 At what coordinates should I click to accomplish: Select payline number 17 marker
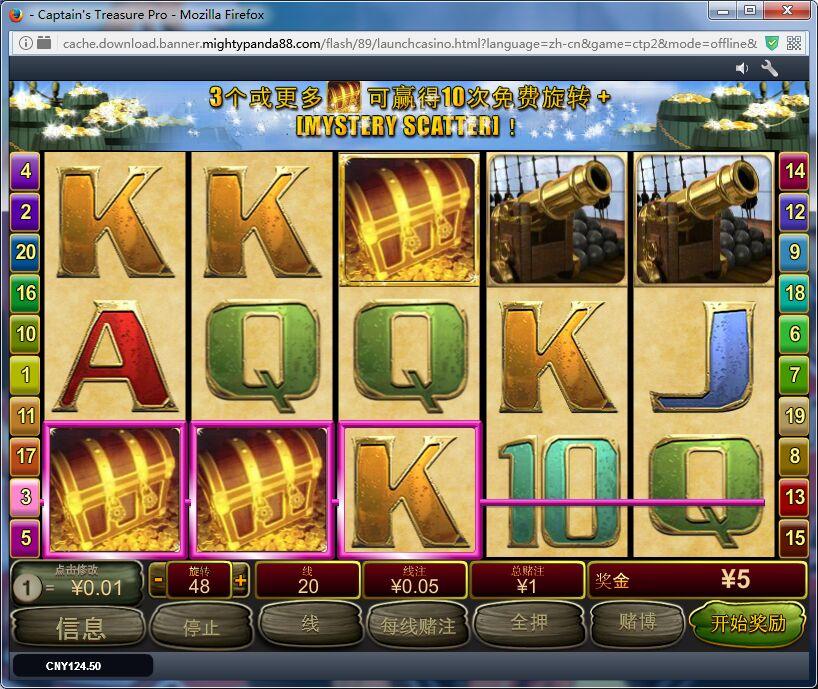[x=25, y=456]
